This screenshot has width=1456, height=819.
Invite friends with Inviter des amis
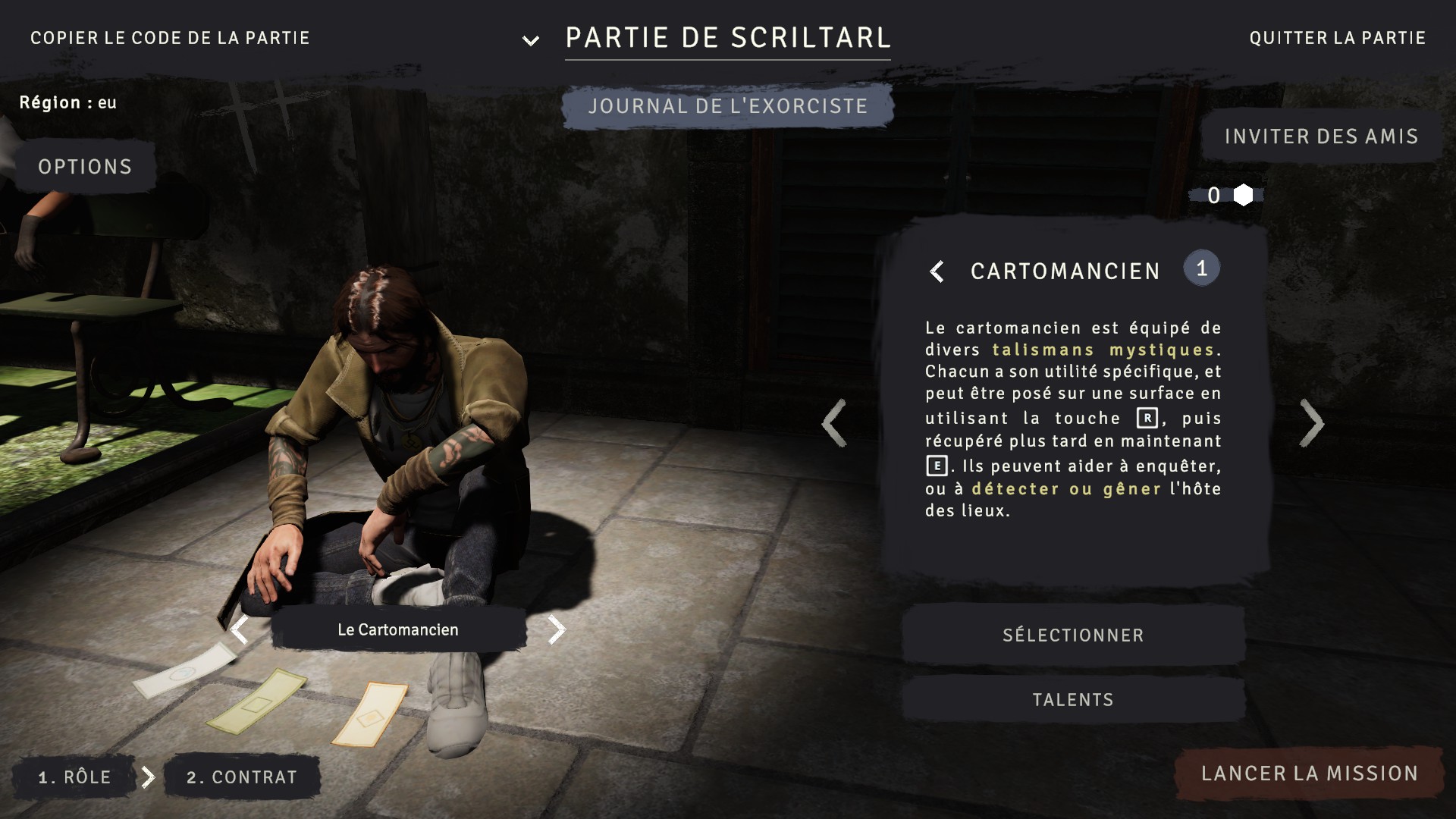[1321, 136]
